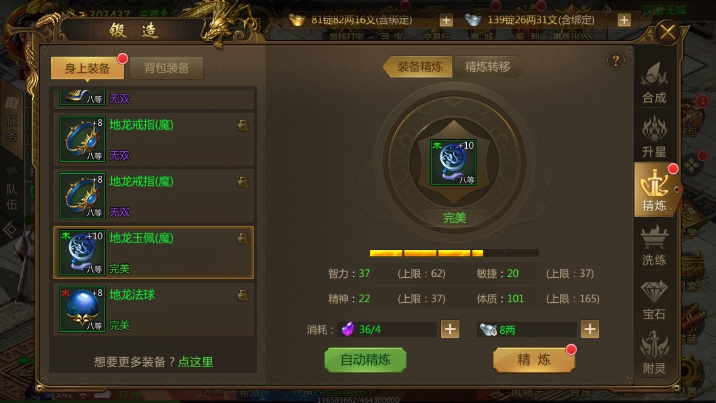Add more purple refining stones
This screenshot has height=403, width=716.
click(450, 329)
